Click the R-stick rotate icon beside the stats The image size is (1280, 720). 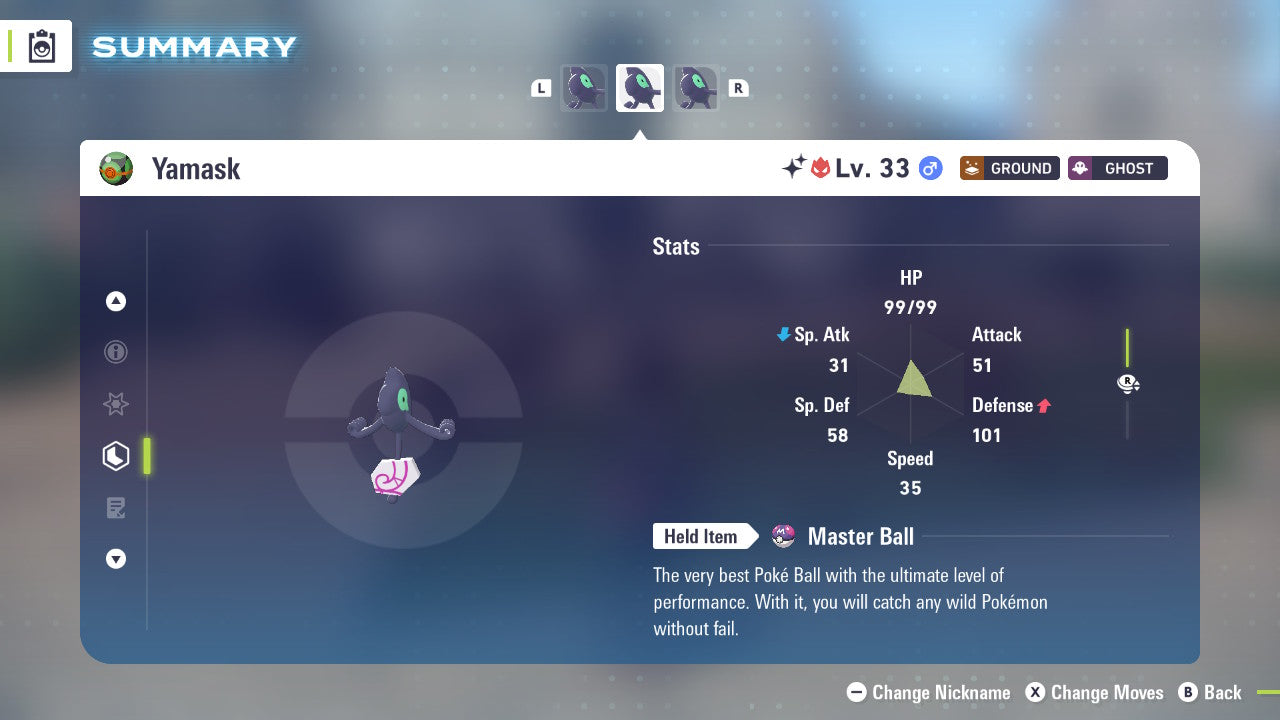click(x=1127, y=383)
